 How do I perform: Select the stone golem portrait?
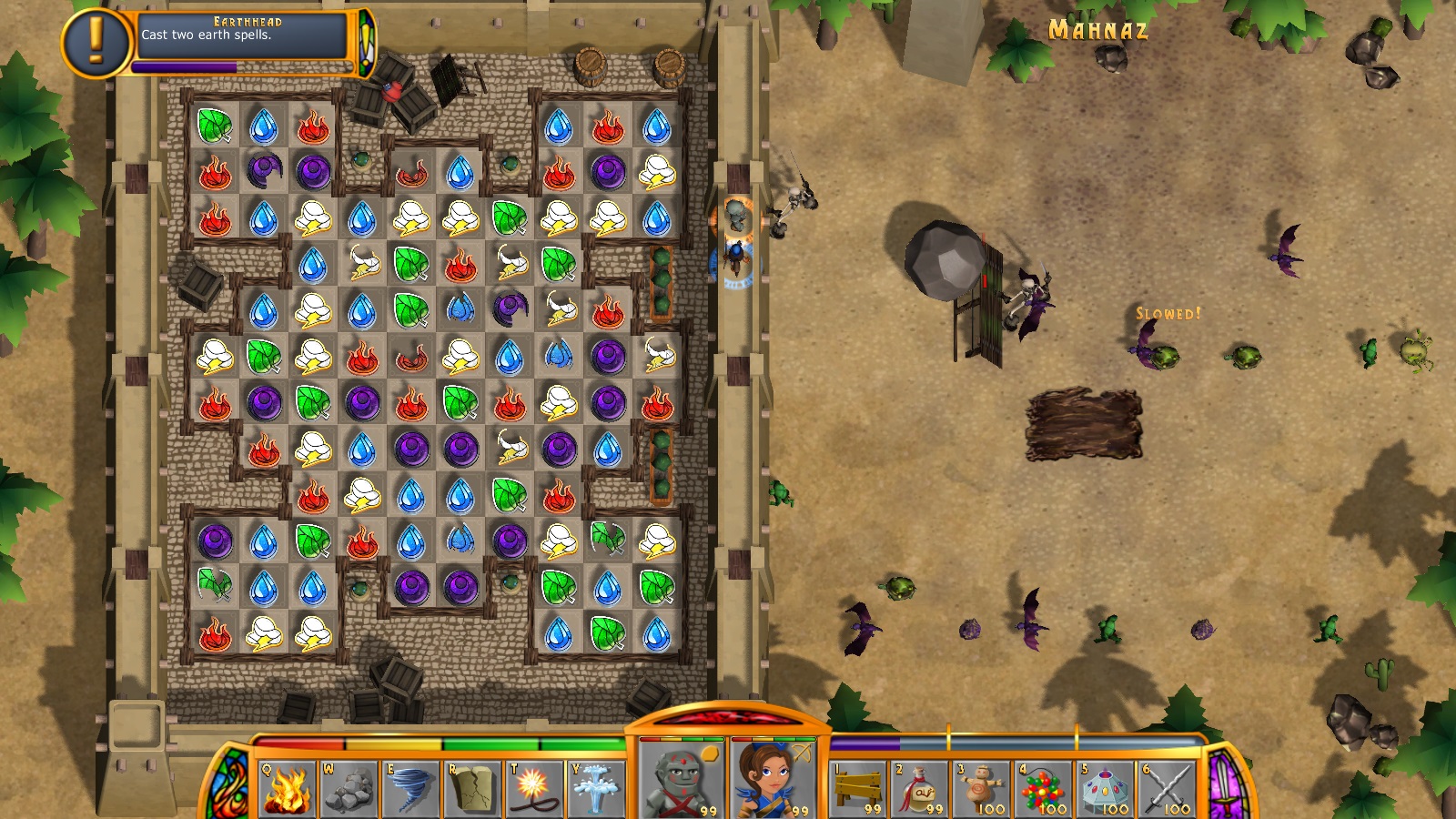click(681, 781)
